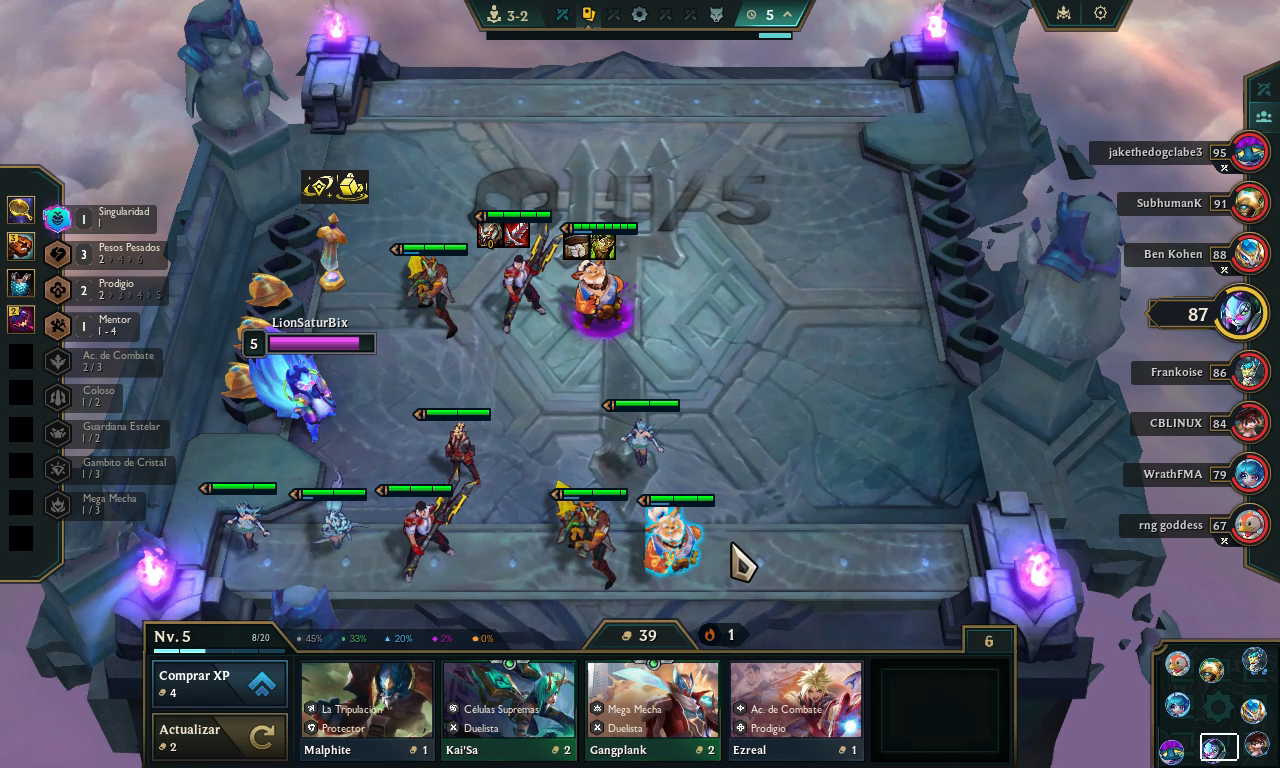Image resolution: width=1280 pixels, height=768 pixels.
Task: Click the Actualizar shop refresh button
Action: pyautogui.click(x=219, y=737)
